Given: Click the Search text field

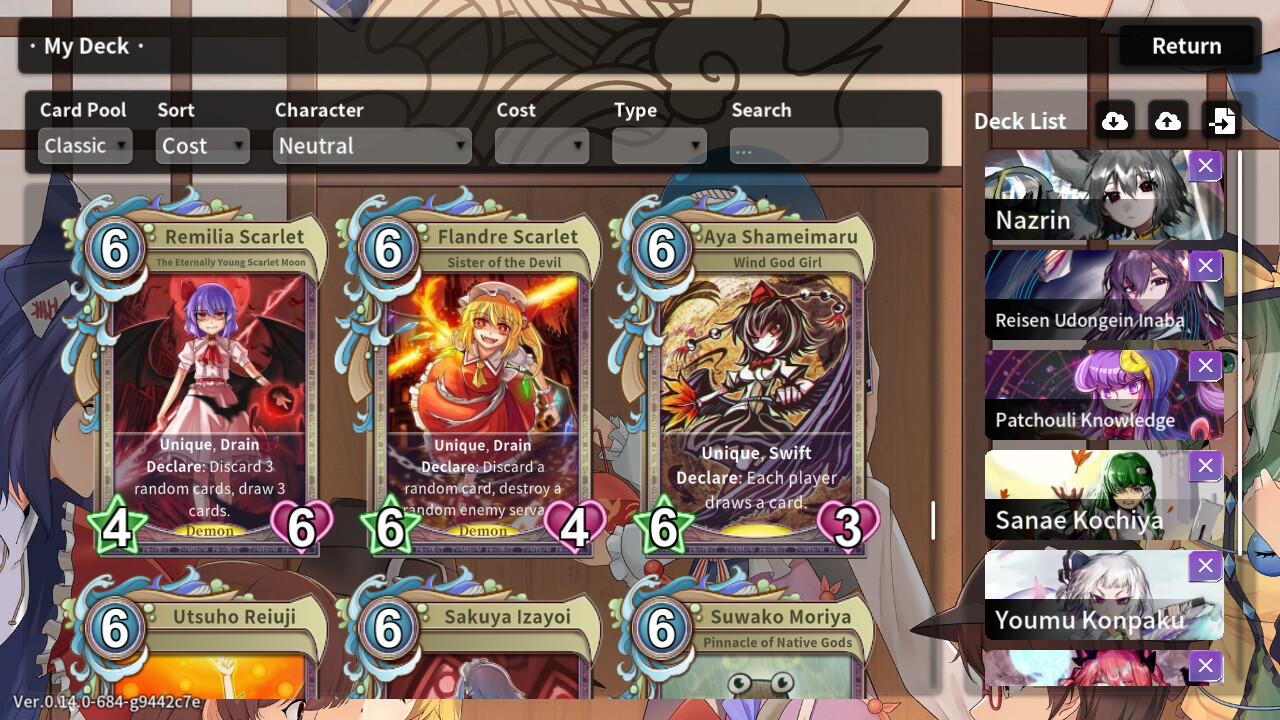Looking at the screenshot, I should [x=828, y=145].
